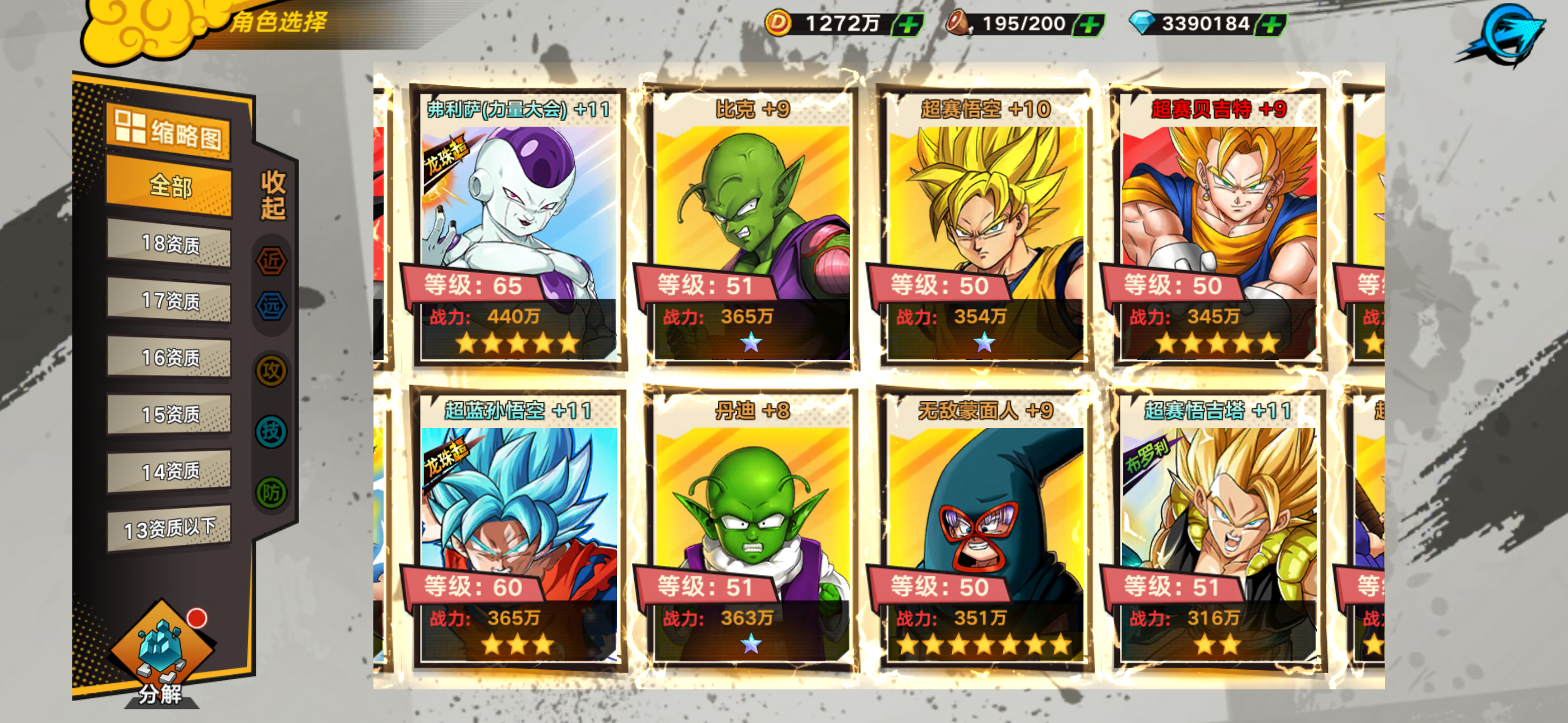Filter characters by 18资质
This screenshot has width=1568, height=723.
click(x=169, y=244)
